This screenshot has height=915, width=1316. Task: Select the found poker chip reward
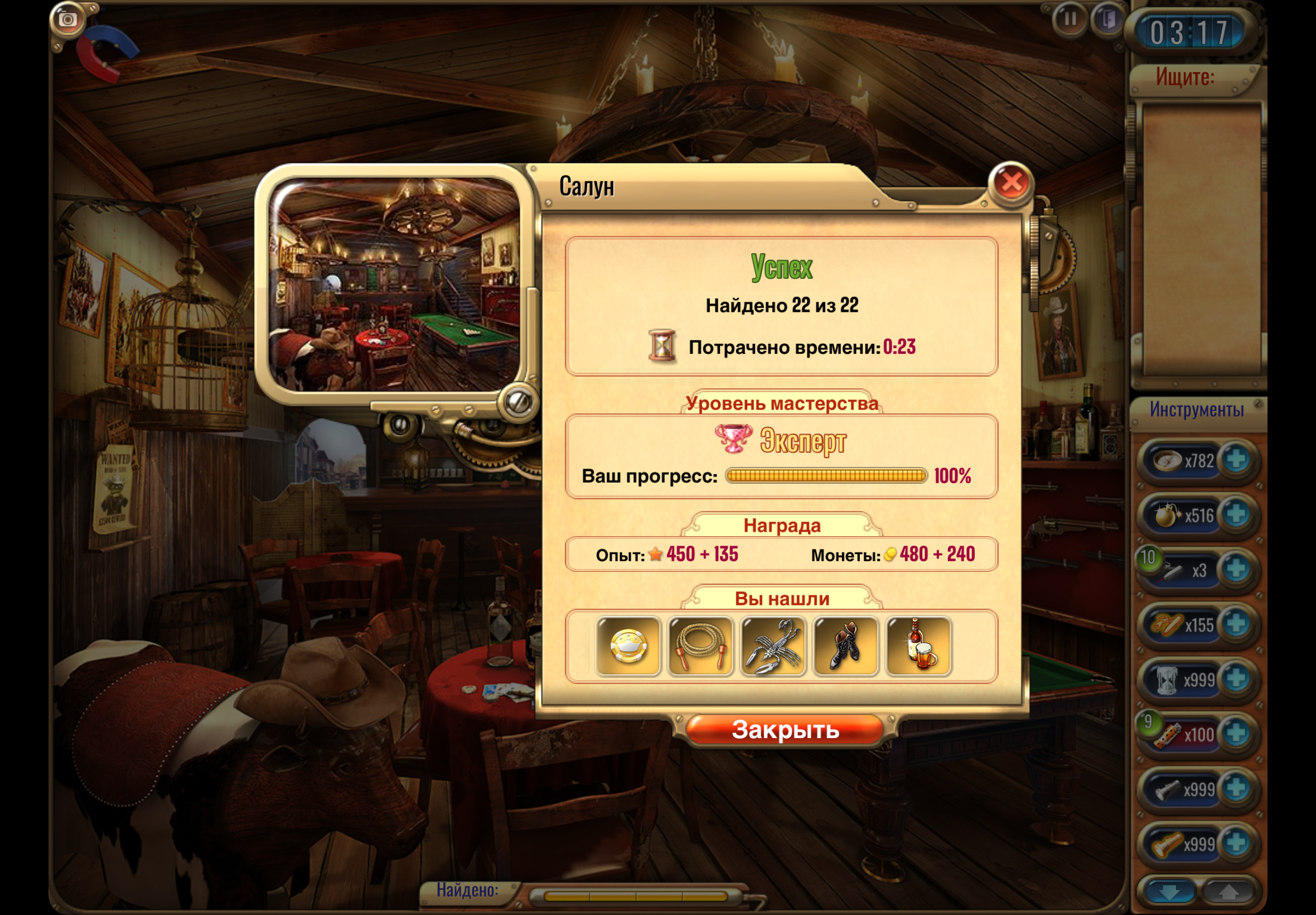pos(628,646)
